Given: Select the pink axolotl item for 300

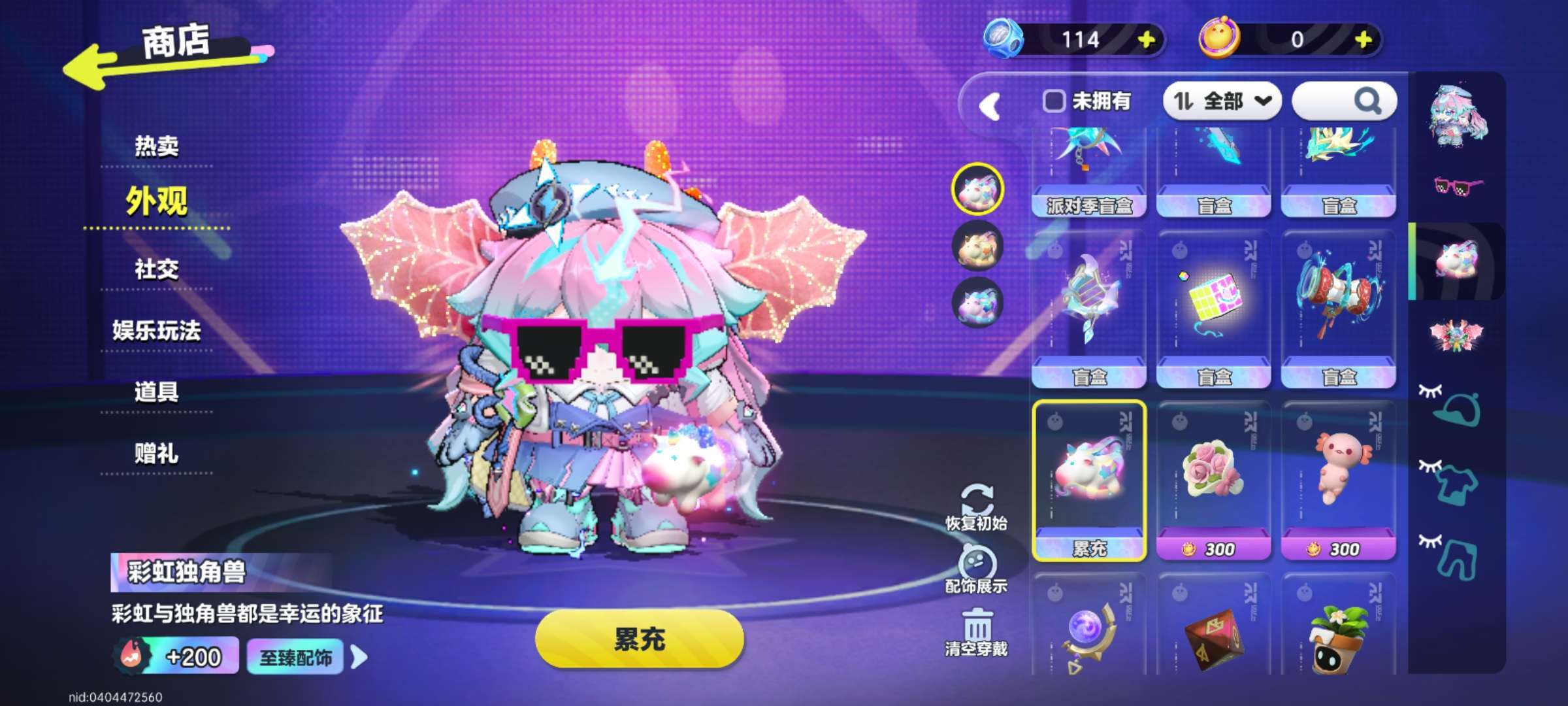Looking at the screenshot, I should [x=1339, y=480].
